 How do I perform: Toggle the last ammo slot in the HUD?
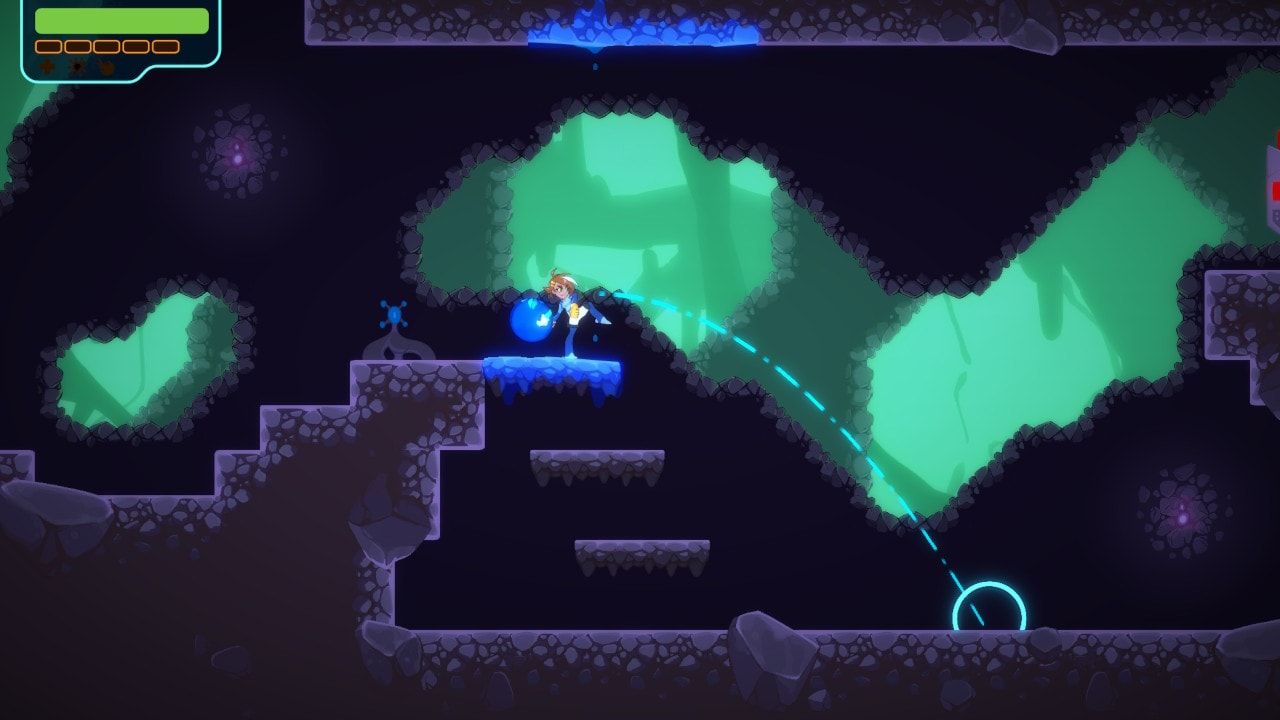click(x=165, y=46)
